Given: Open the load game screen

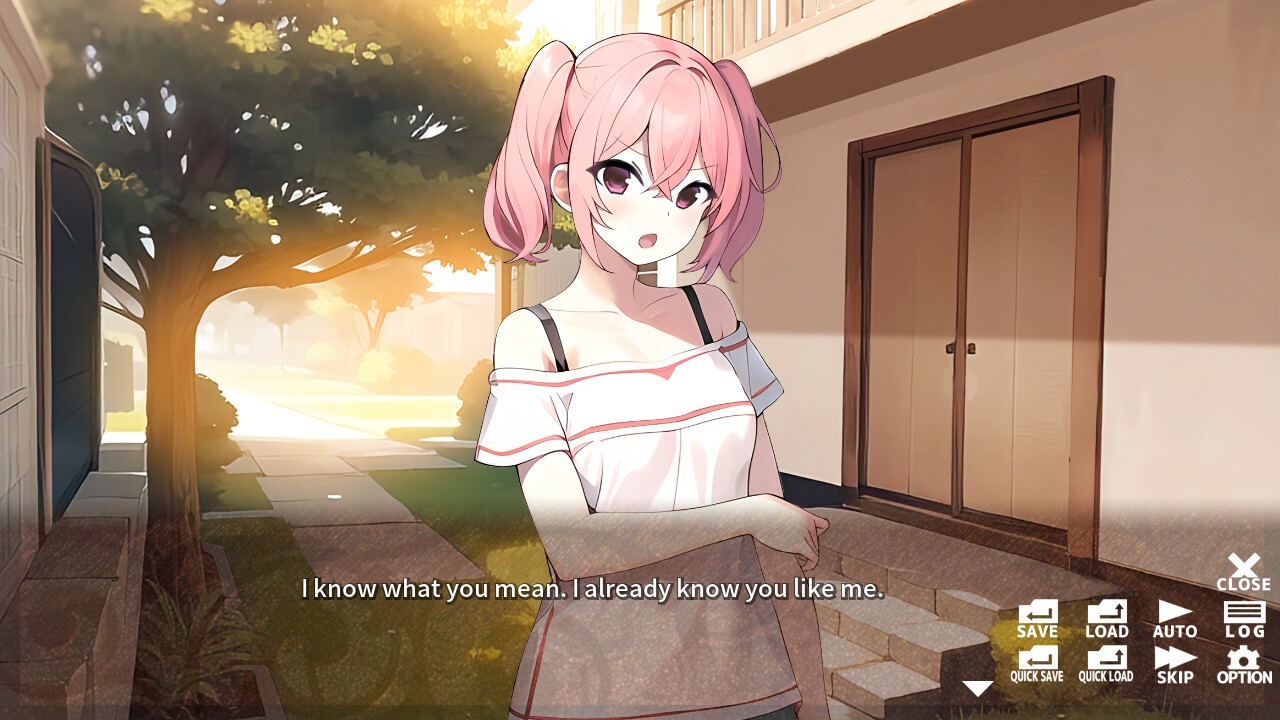Looking at the screenshot, I should (1106, 620).
